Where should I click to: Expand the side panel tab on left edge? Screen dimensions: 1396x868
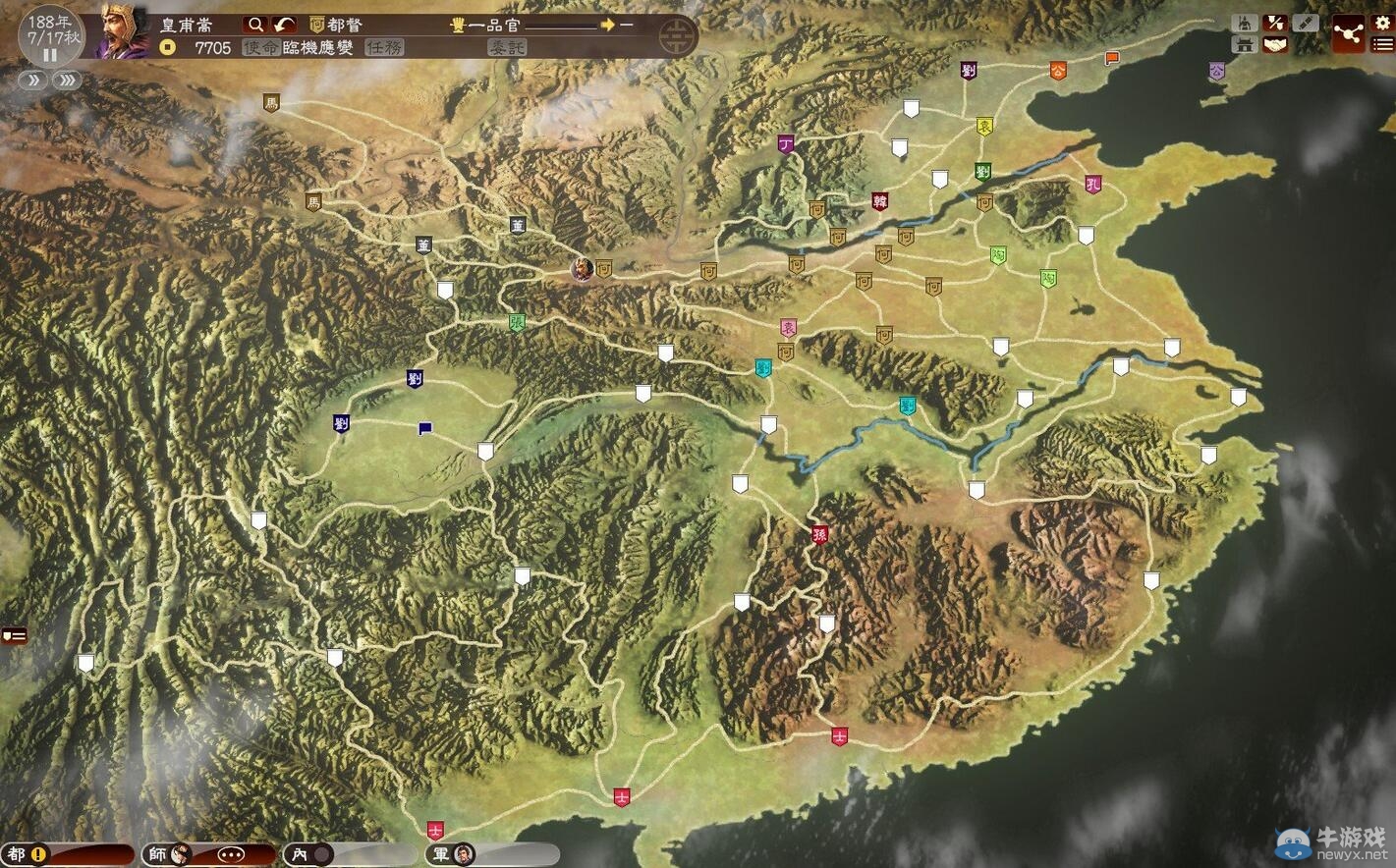click(13, 635)
